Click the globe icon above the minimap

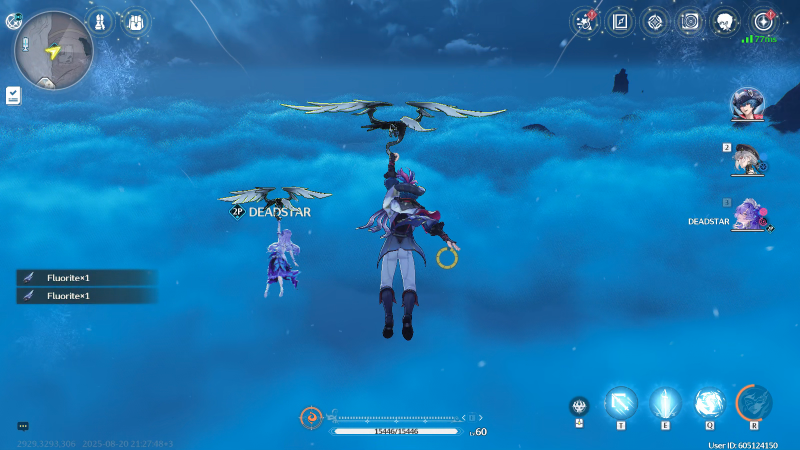(x=14, y=20)
